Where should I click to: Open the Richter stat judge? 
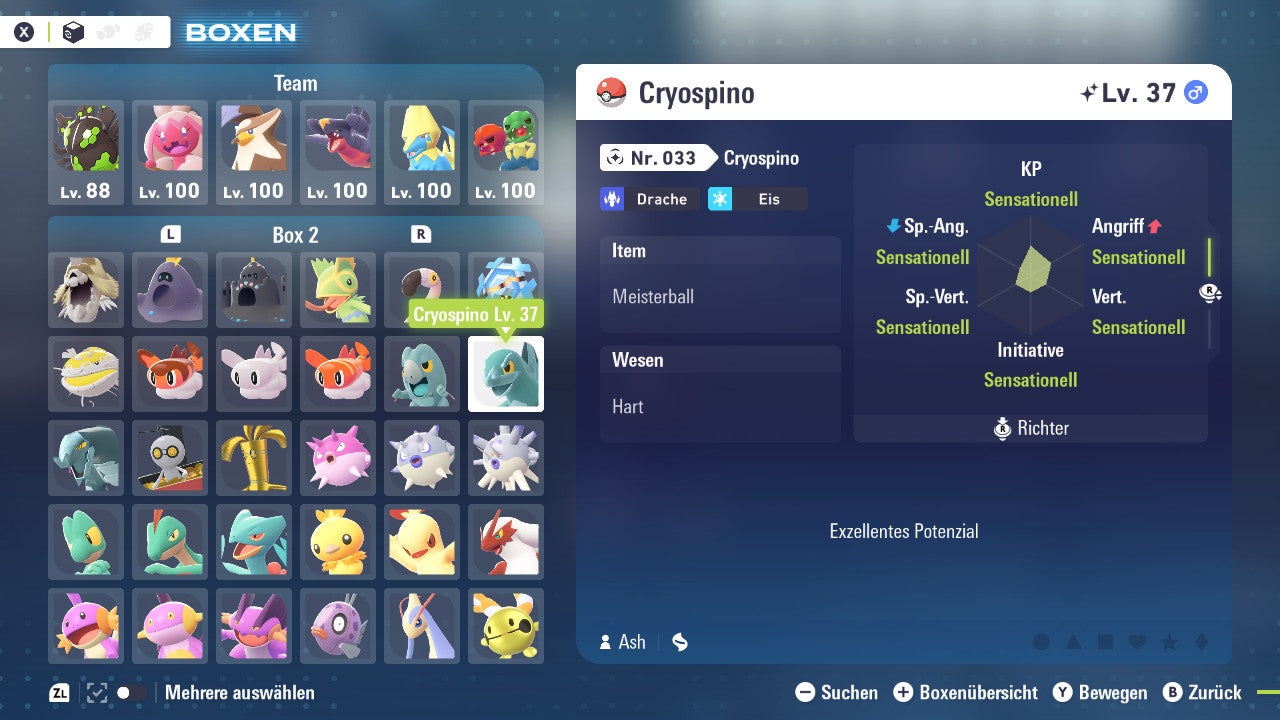(x=1030, y=429)
